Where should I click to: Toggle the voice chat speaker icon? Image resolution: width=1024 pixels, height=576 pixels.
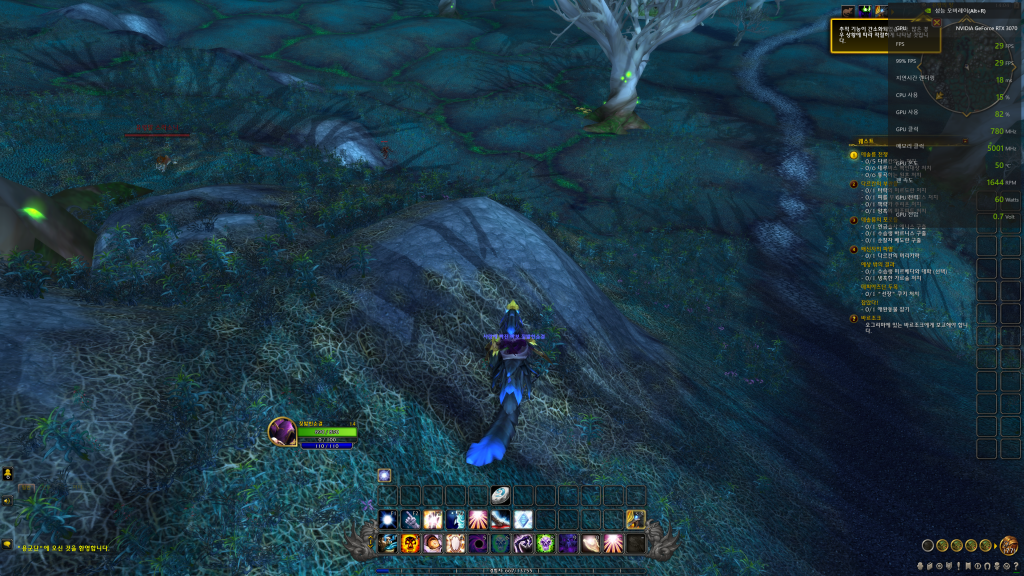[x=7, y=500]
